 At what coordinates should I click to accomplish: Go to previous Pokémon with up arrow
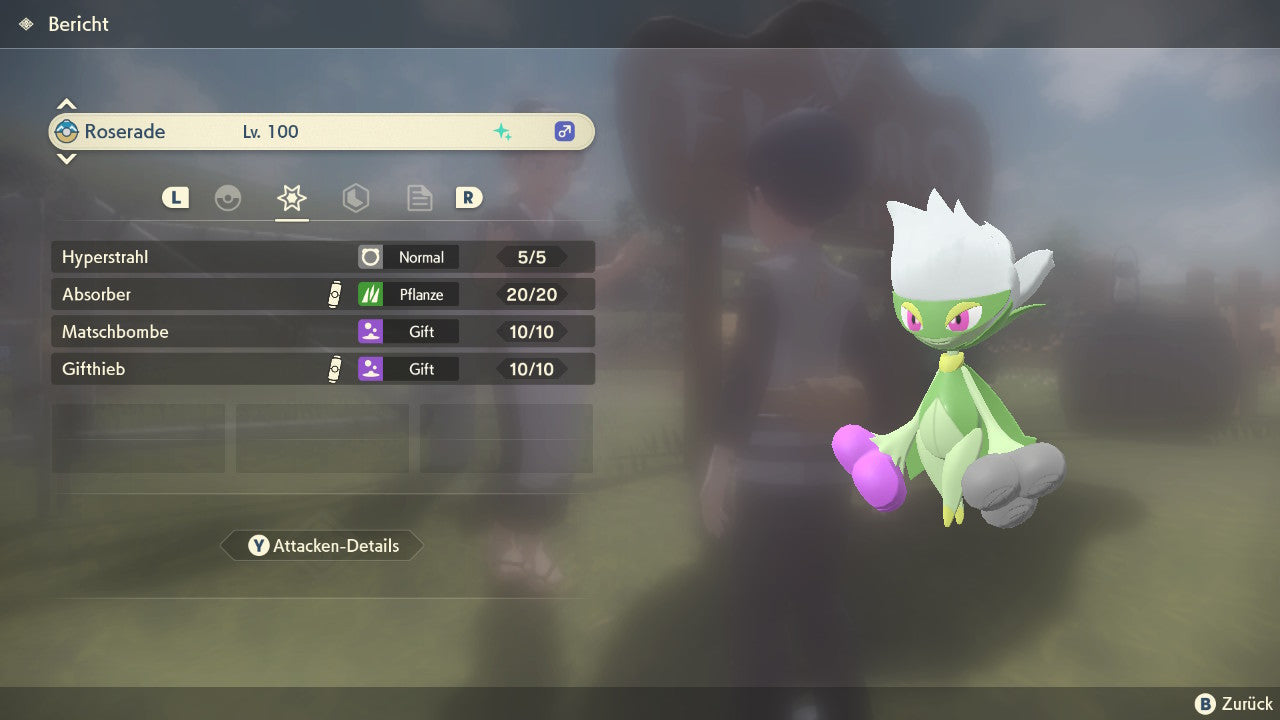click(x=66, y=104)
